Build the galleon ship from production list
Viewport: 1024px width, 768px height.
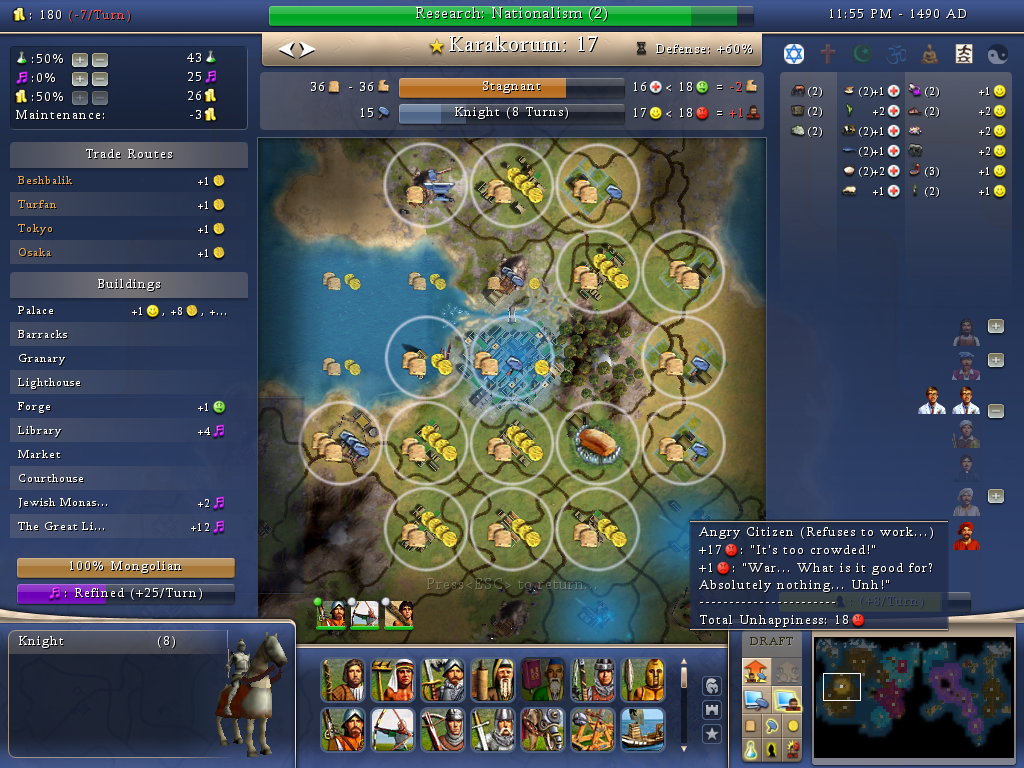point(642,729)
